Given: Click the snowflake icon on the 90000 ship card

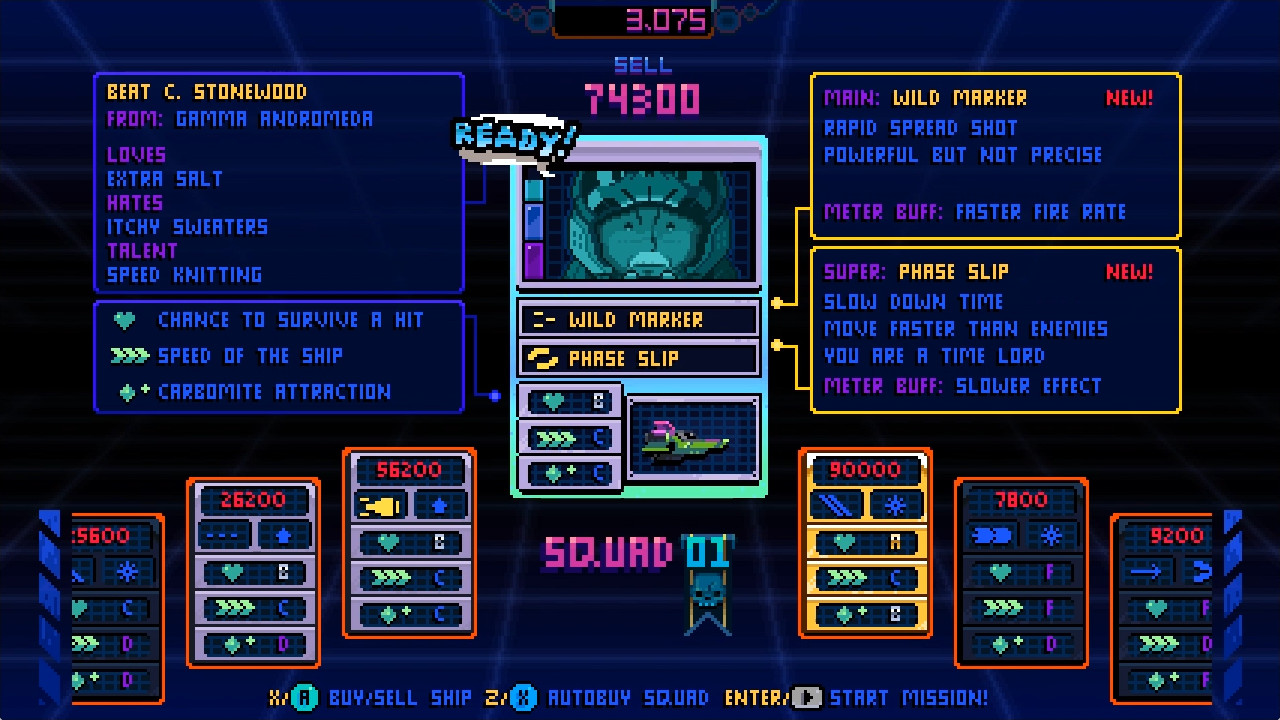Looking at the screenshot, I should [896, 505].
